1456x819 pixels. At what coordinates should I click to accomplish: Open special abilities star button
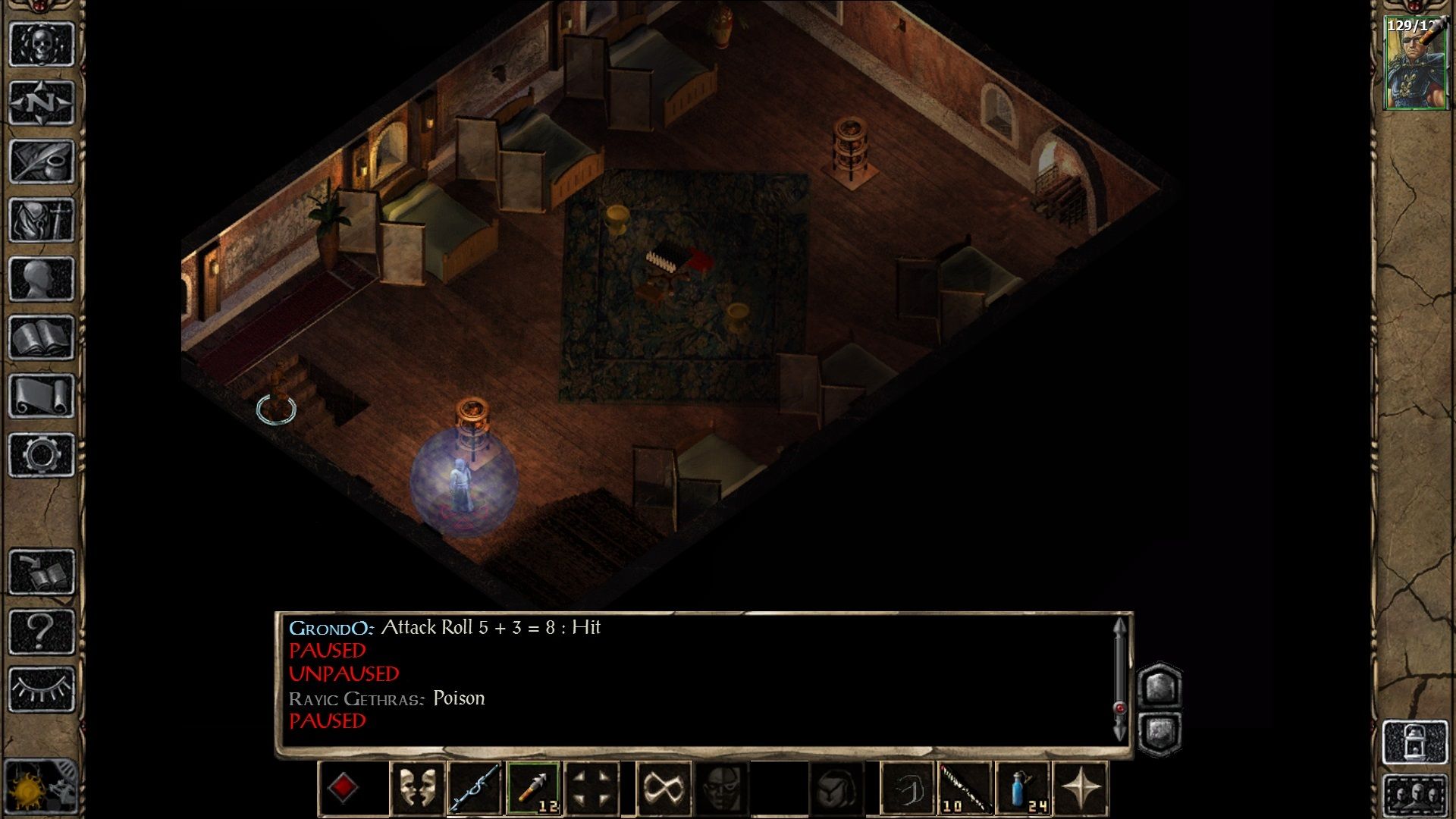tap(1081, 789)
